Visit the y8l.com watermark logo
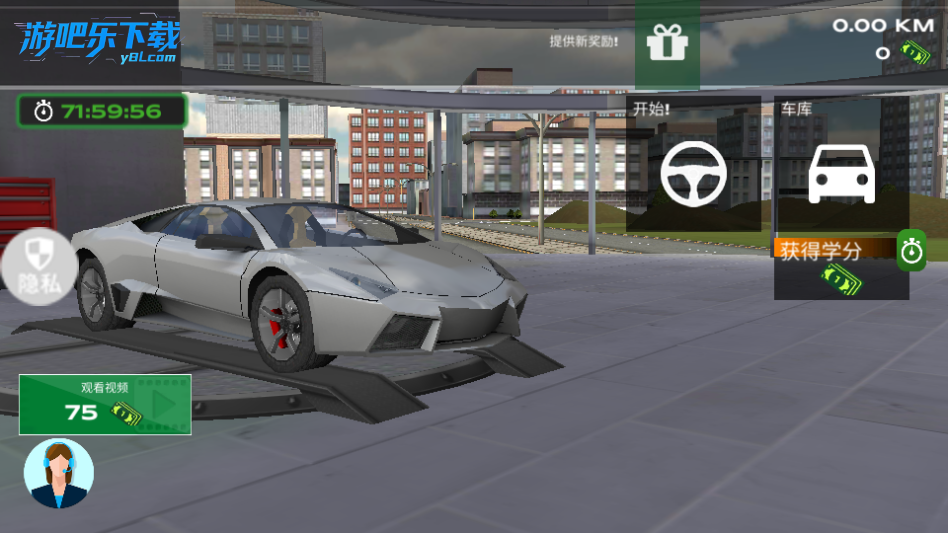Image resolution: width=948 pixels, height=533 pixels. click(98, 43)
